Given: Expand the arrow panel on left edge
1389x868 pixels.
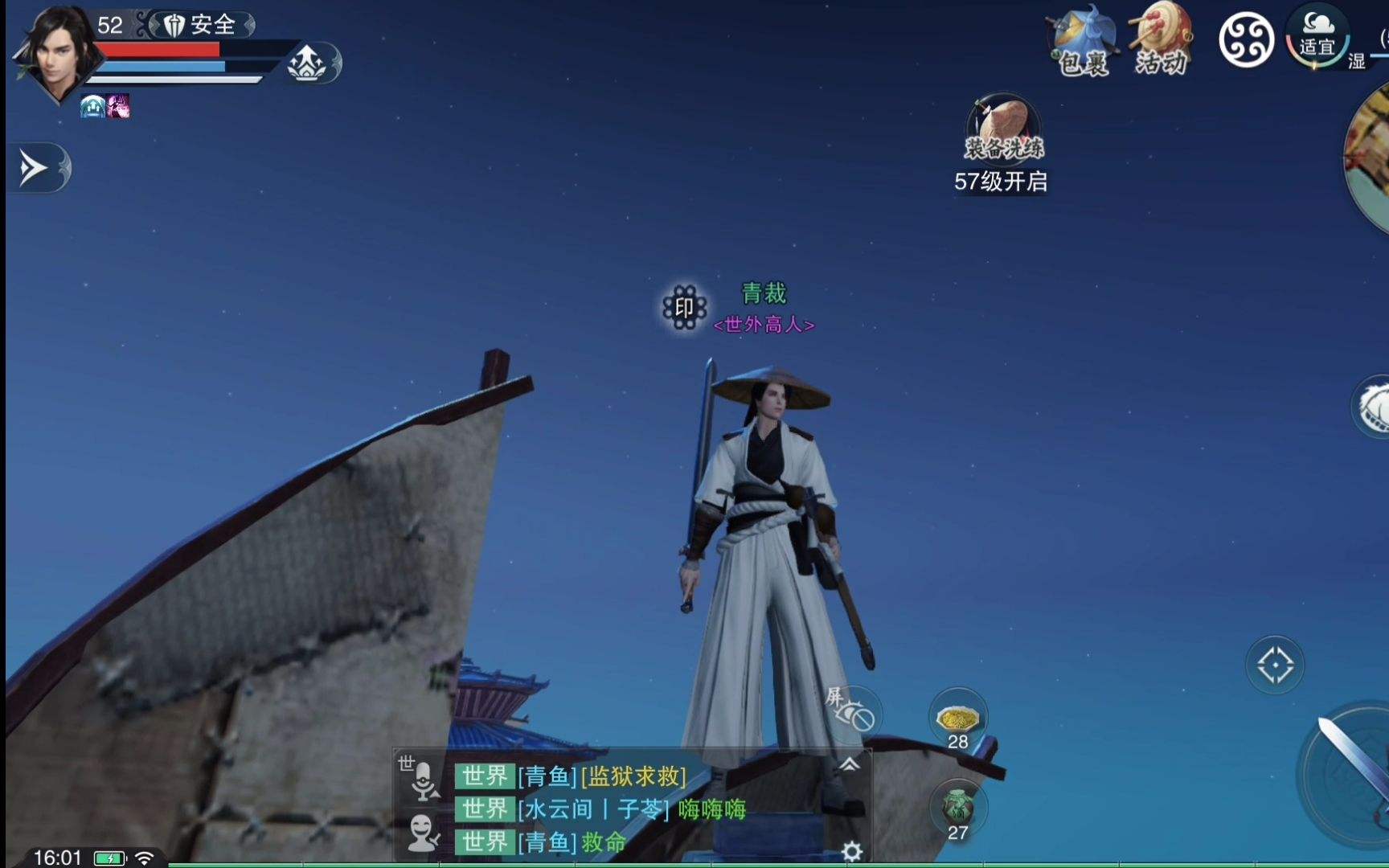Looking at the screenshot, I should pos(36,168).
